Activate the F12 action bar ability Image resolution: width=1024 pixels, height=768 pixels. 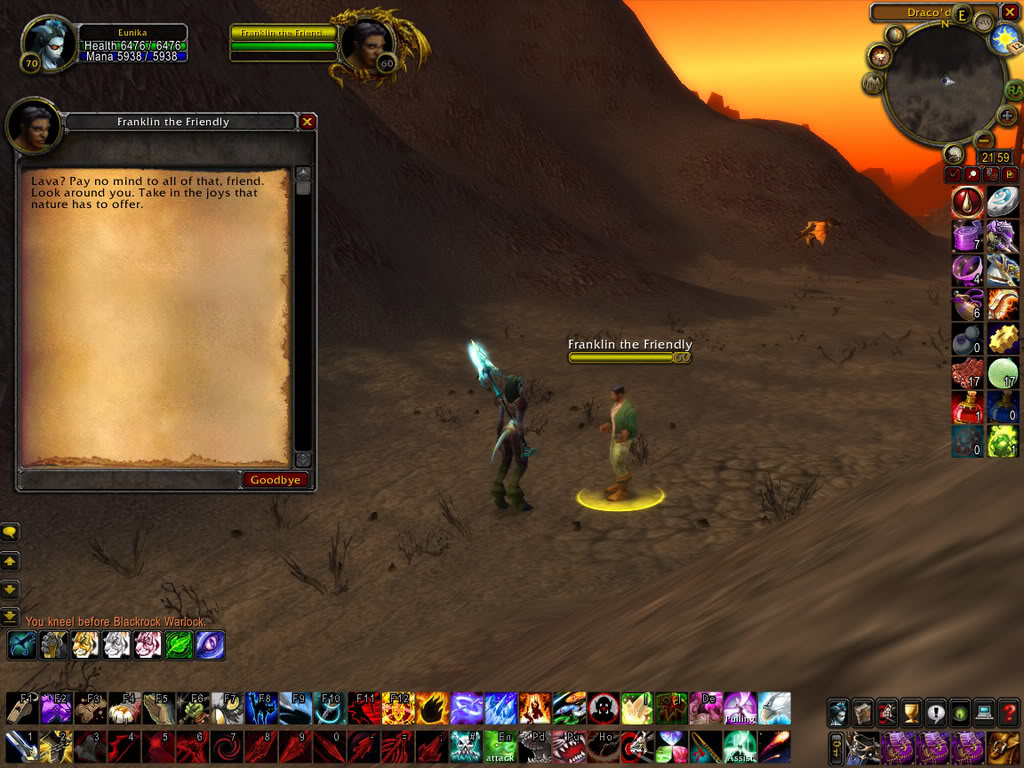tap(398, 708)
